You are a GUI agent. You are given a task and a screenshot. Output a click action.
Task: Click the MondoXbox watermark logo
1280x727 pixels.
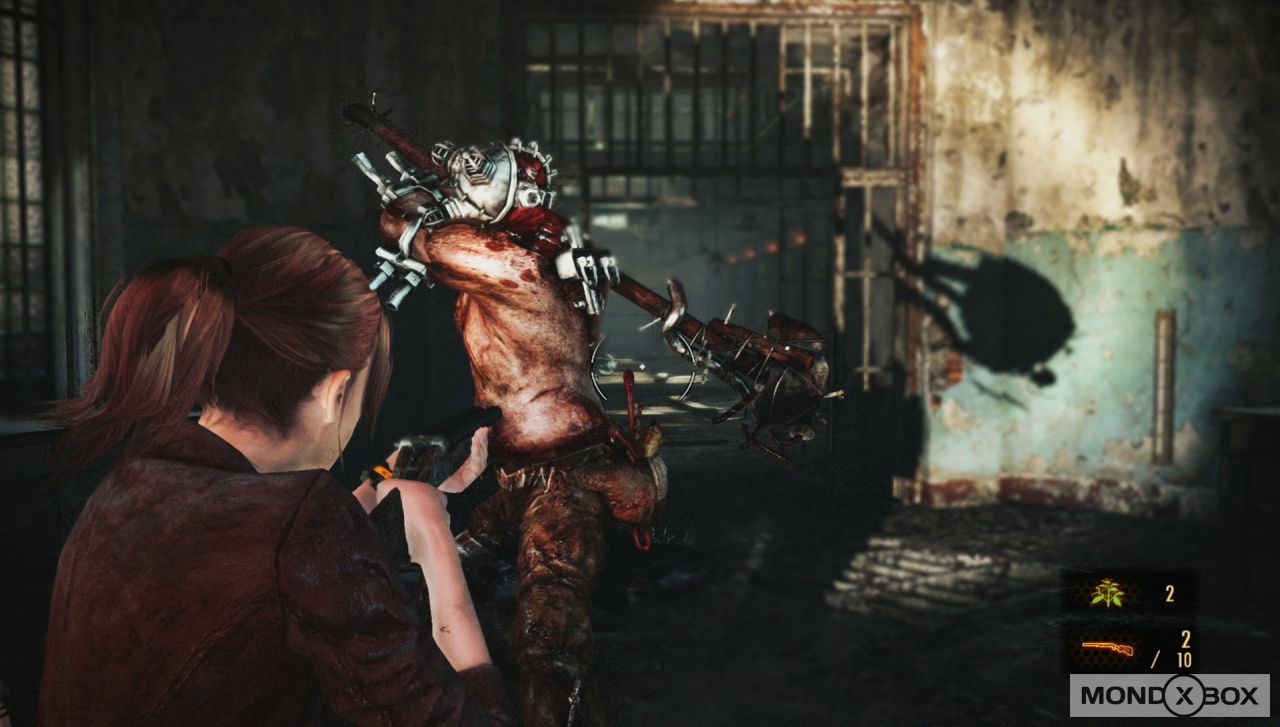(1168, 695)
